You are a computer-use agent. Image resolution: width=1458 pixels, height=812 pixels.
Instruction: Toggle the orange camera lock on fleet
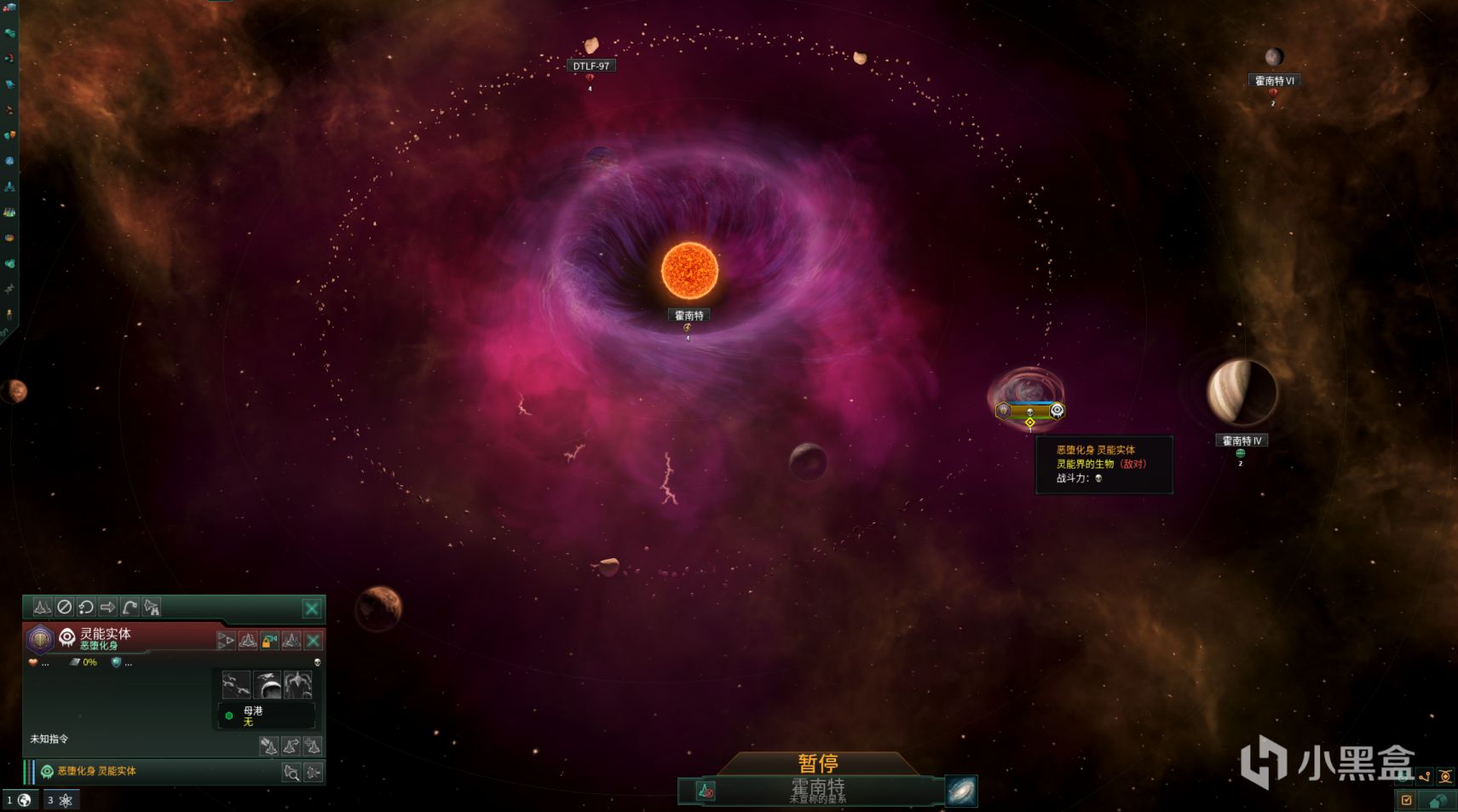point(269,641)
